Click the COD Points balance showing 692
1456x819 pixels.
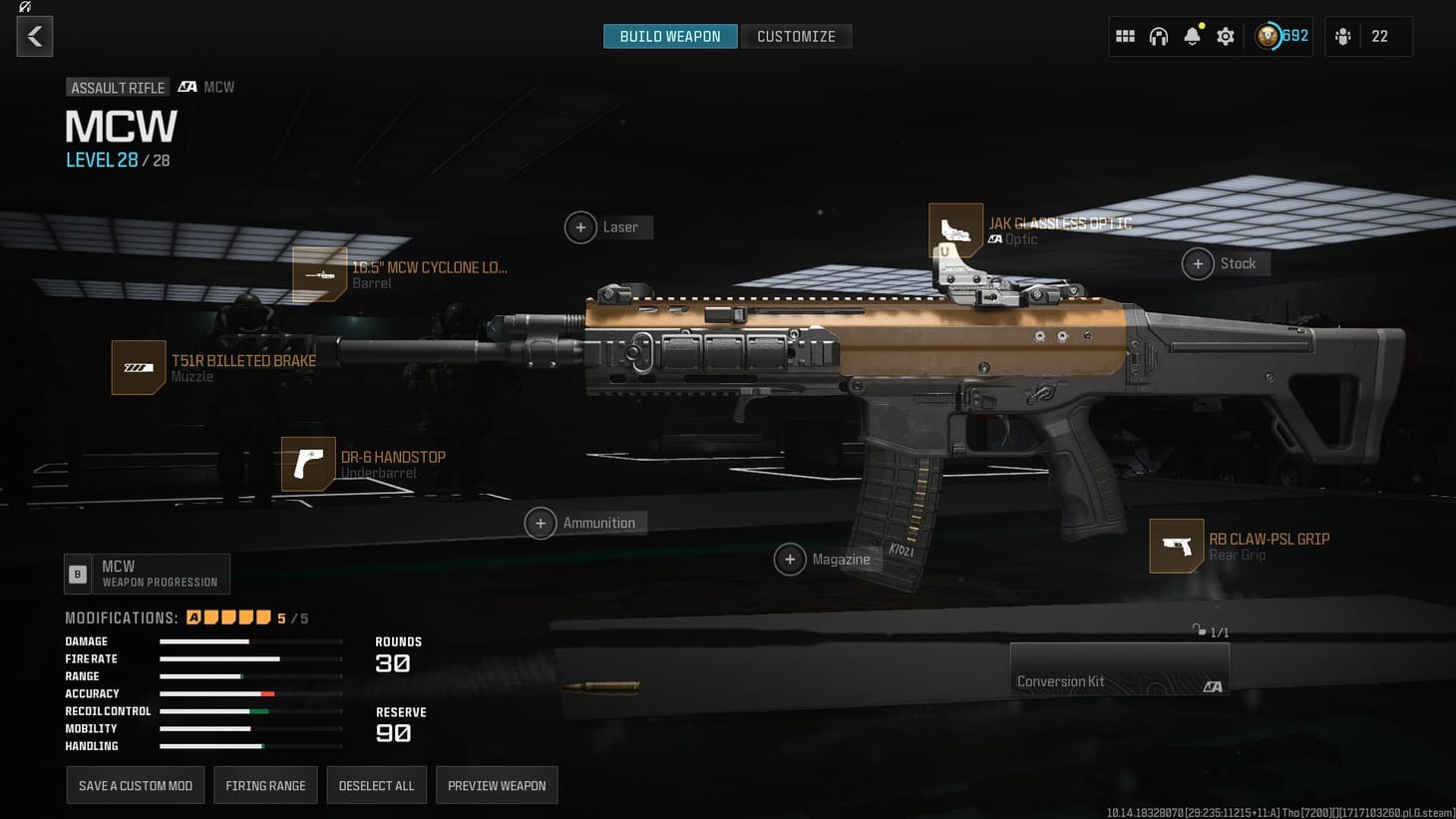pos(1280,36)
